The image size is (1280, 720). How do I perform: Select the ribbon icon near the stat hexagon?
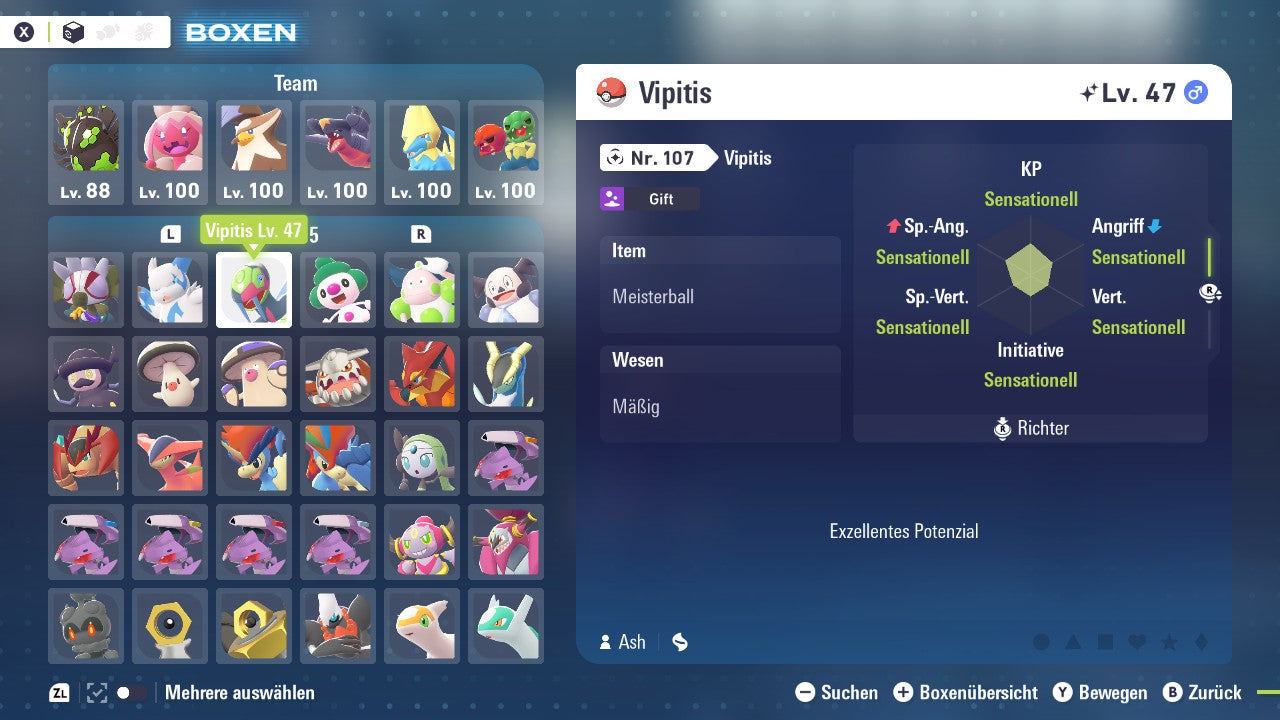point(1208,293)
